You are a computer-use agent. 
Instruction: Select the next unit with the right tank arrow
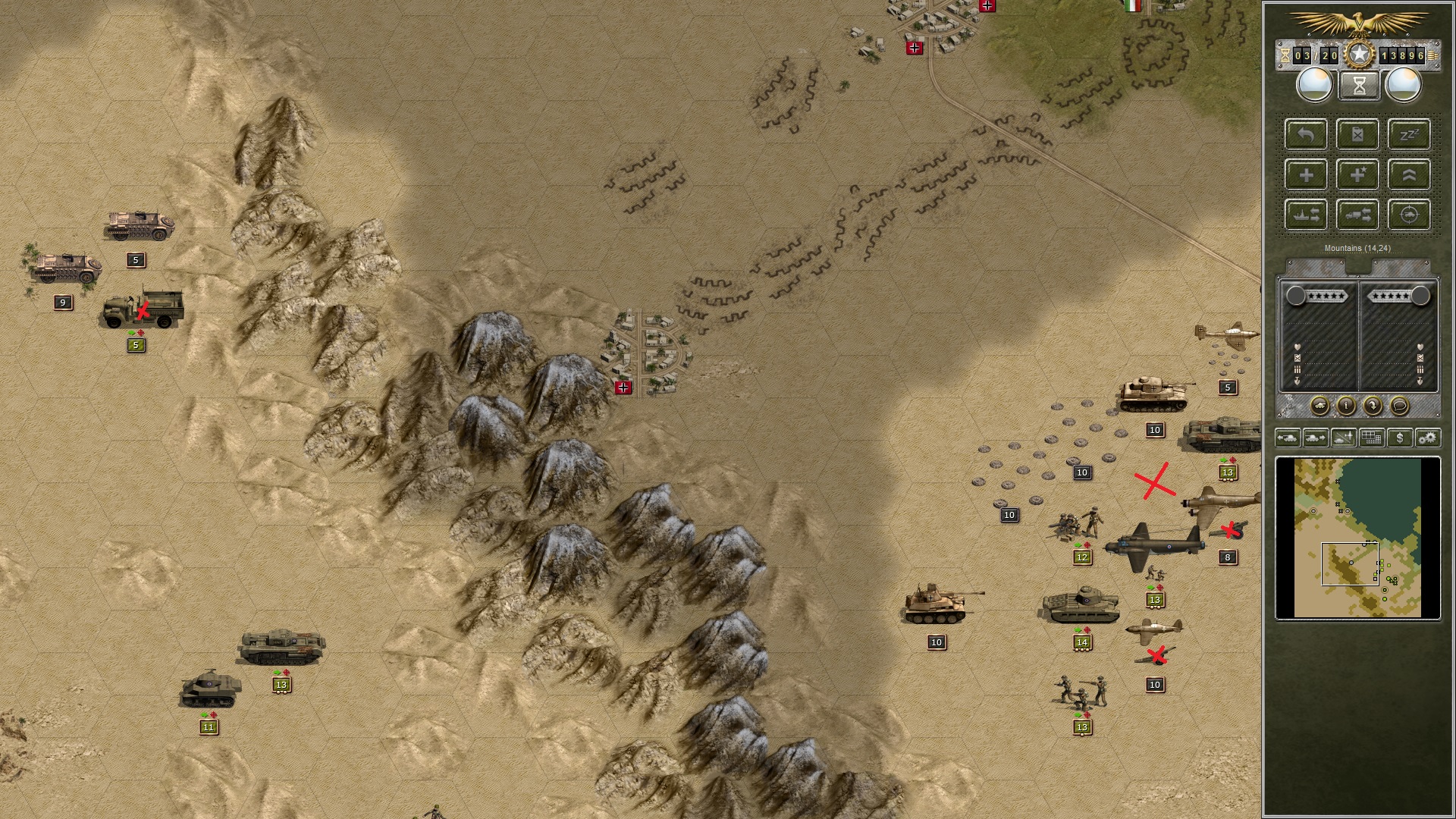click(1316, 438)
